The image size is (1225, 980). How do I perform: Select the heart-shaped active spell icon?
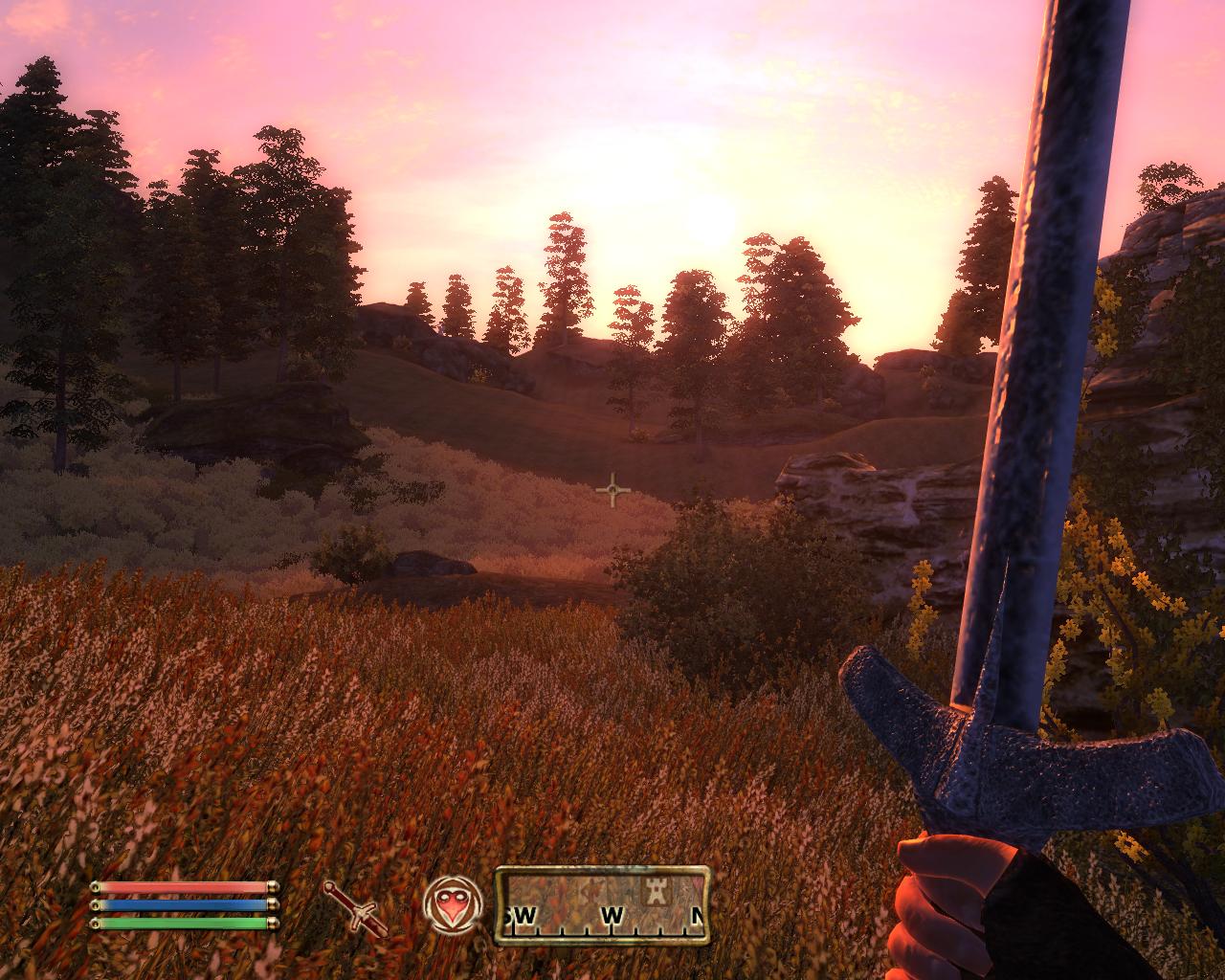pos(449,906)
